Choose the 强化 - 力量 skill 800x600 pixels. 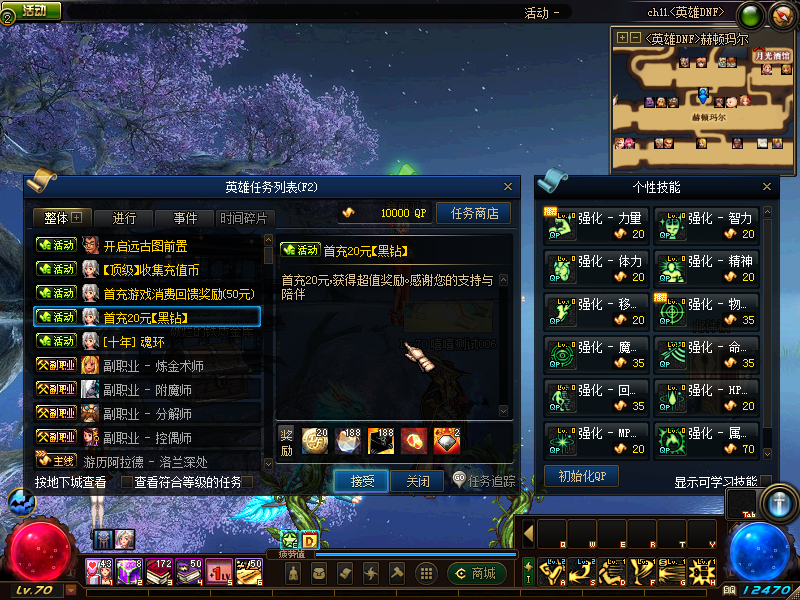(x=595, y=225)
